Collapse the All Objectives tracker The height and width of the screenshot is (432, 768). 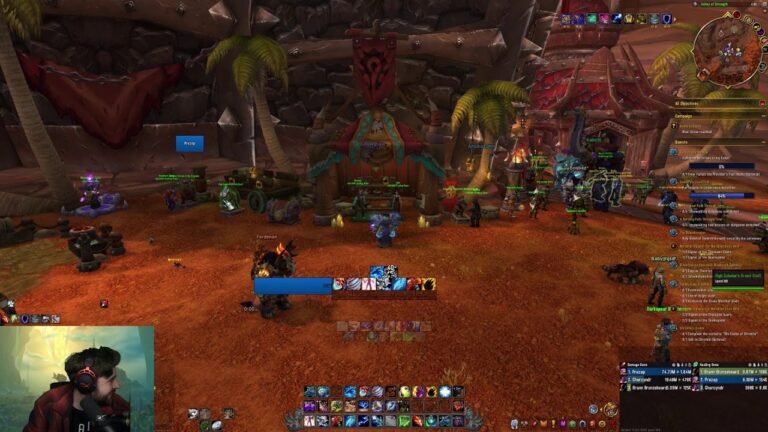(762, 103)
